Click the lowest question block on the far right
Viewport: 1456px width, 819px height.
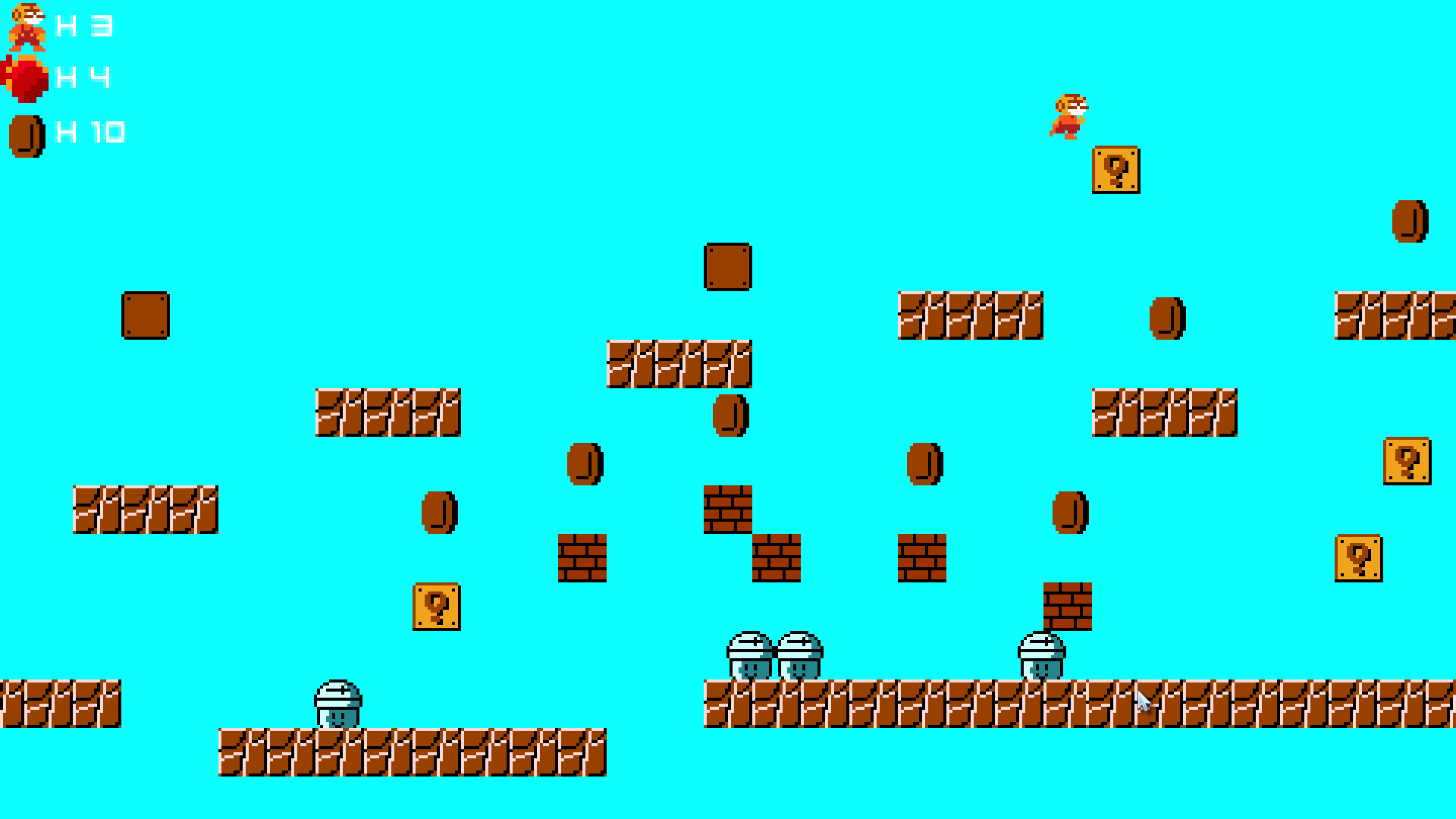tap(1357, 557)
